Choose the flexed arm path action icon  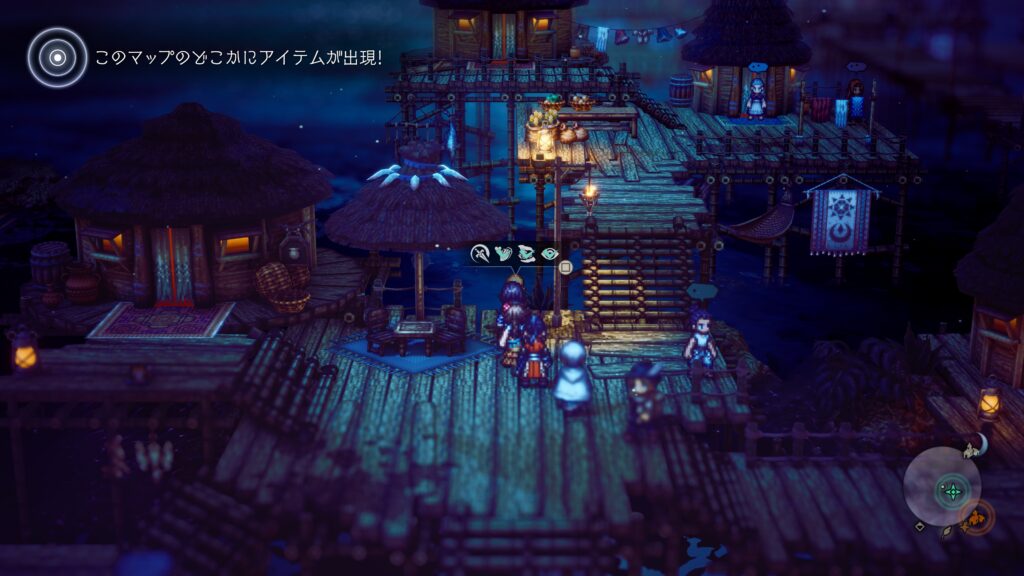503,254
